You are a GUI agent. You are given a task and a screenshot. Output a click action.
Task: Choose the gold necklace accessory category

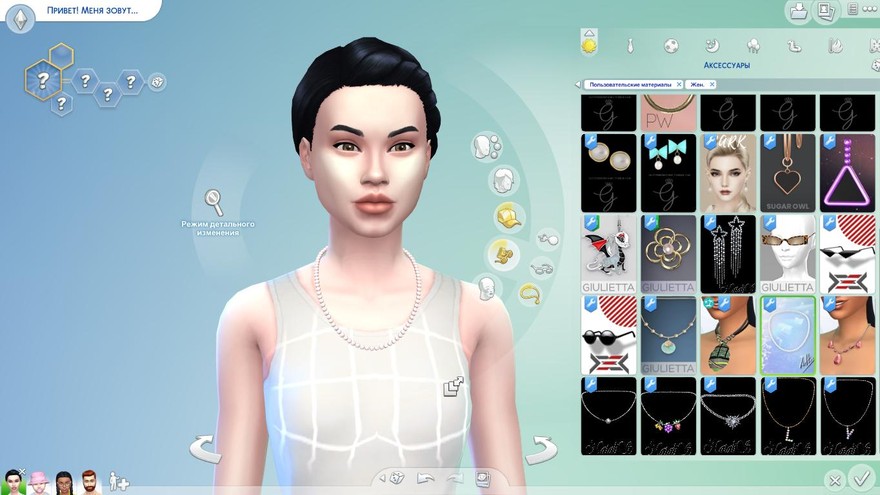[x=530, y=294]
